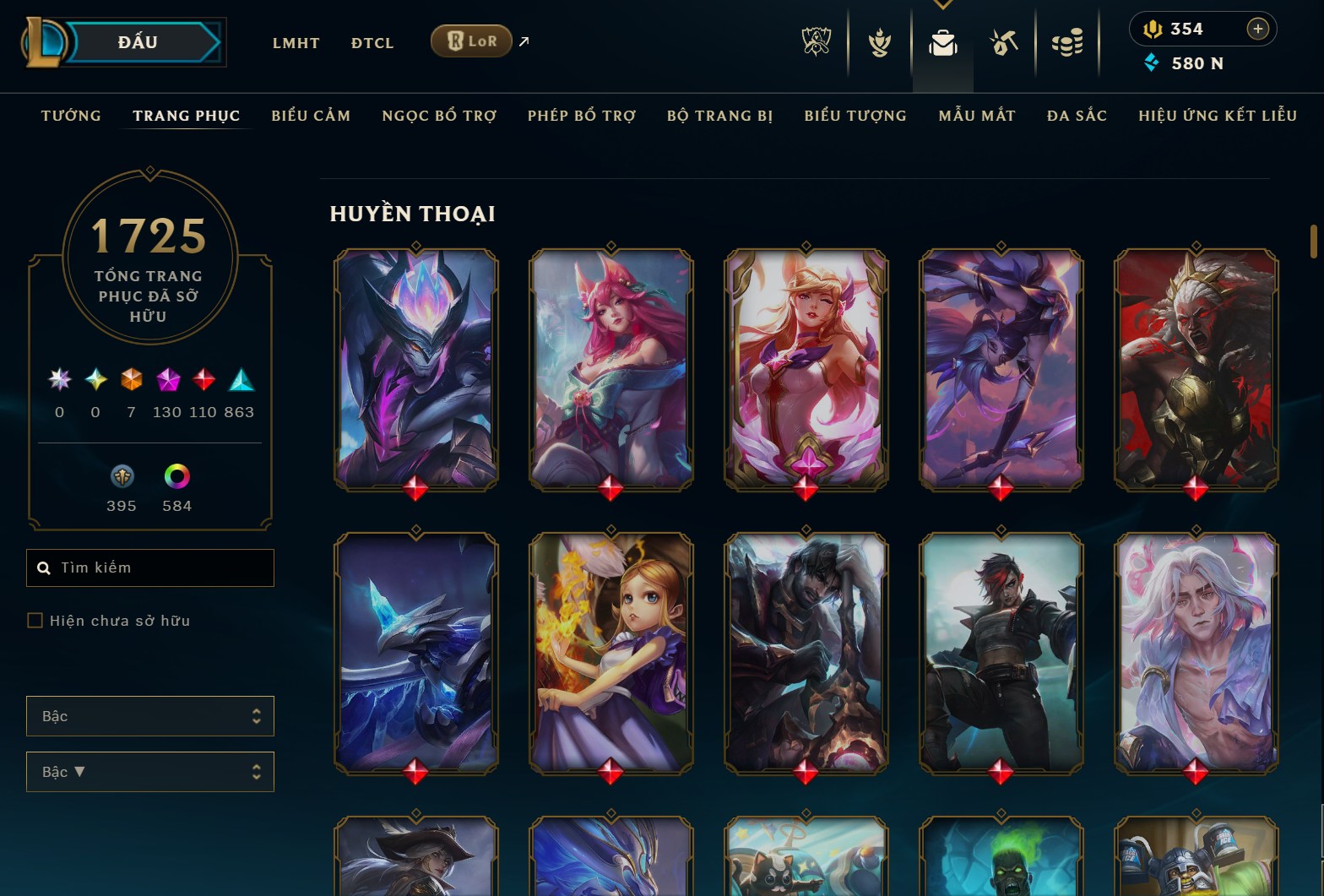Open the store via the coins icon

pos(1067,41)
